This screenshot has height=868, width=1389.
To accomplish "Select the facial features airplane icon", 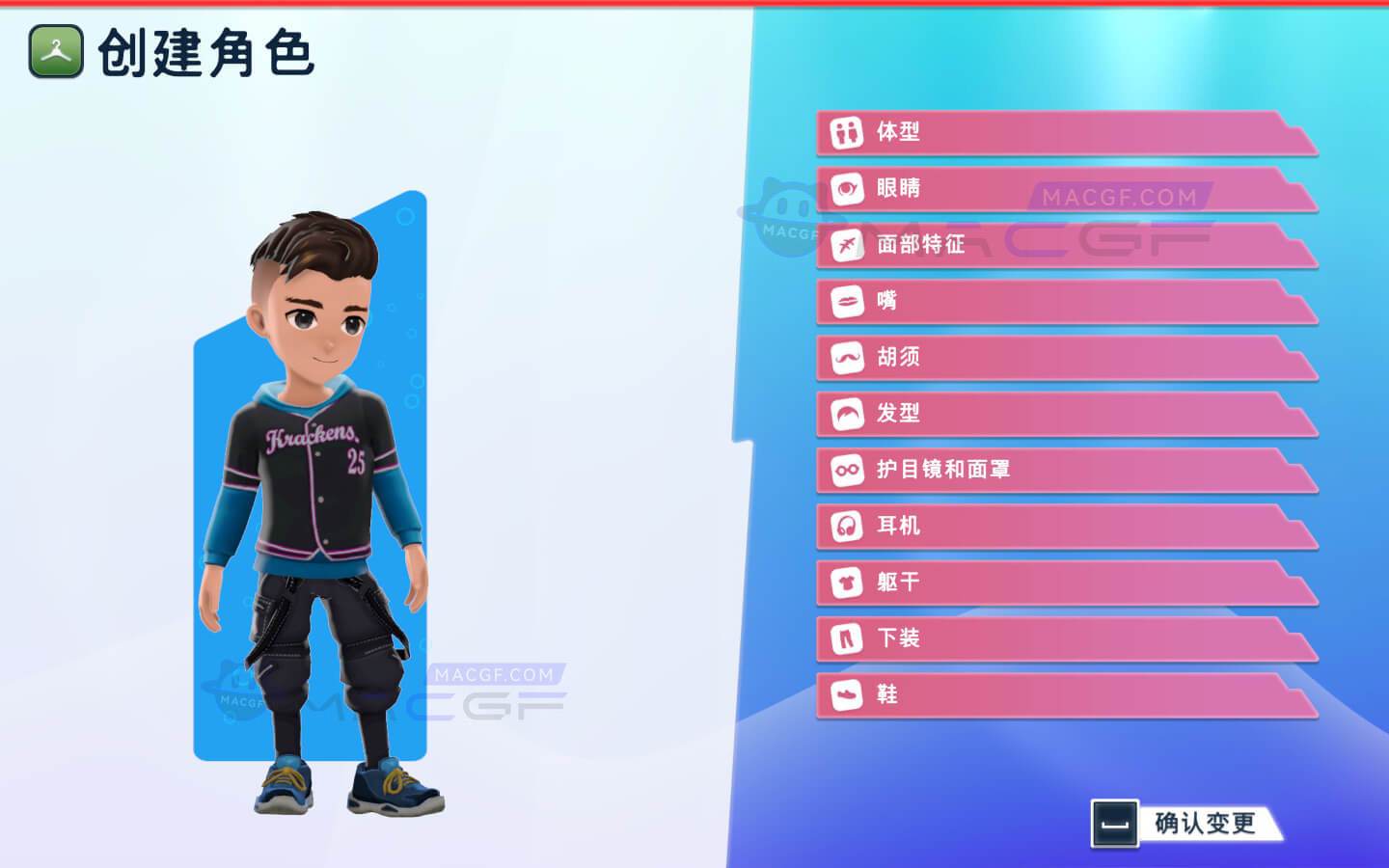I will point(847,245).
